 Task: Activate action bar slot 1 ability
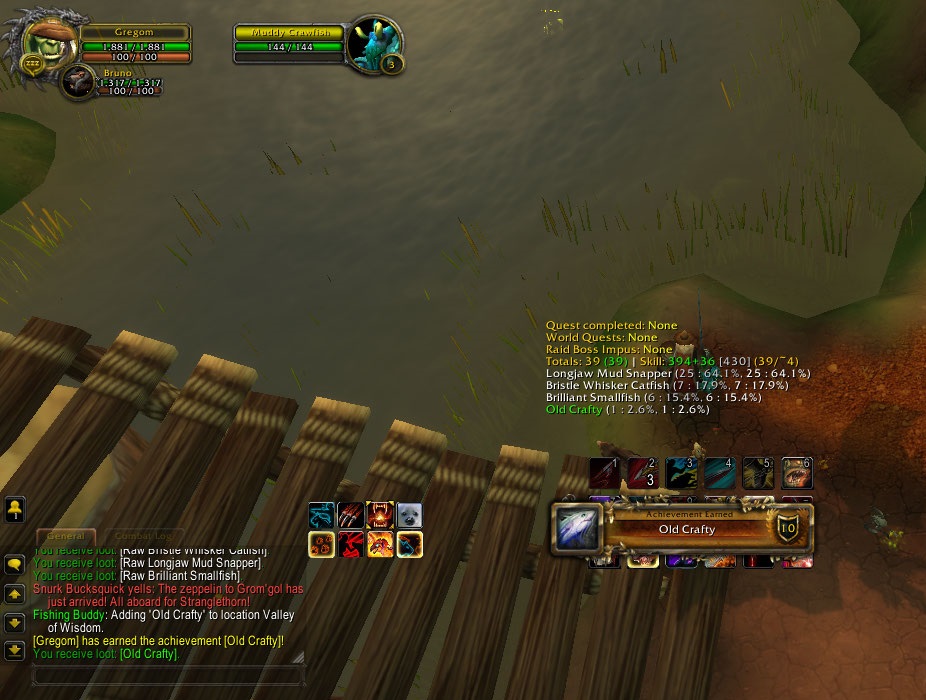[604, 473]
